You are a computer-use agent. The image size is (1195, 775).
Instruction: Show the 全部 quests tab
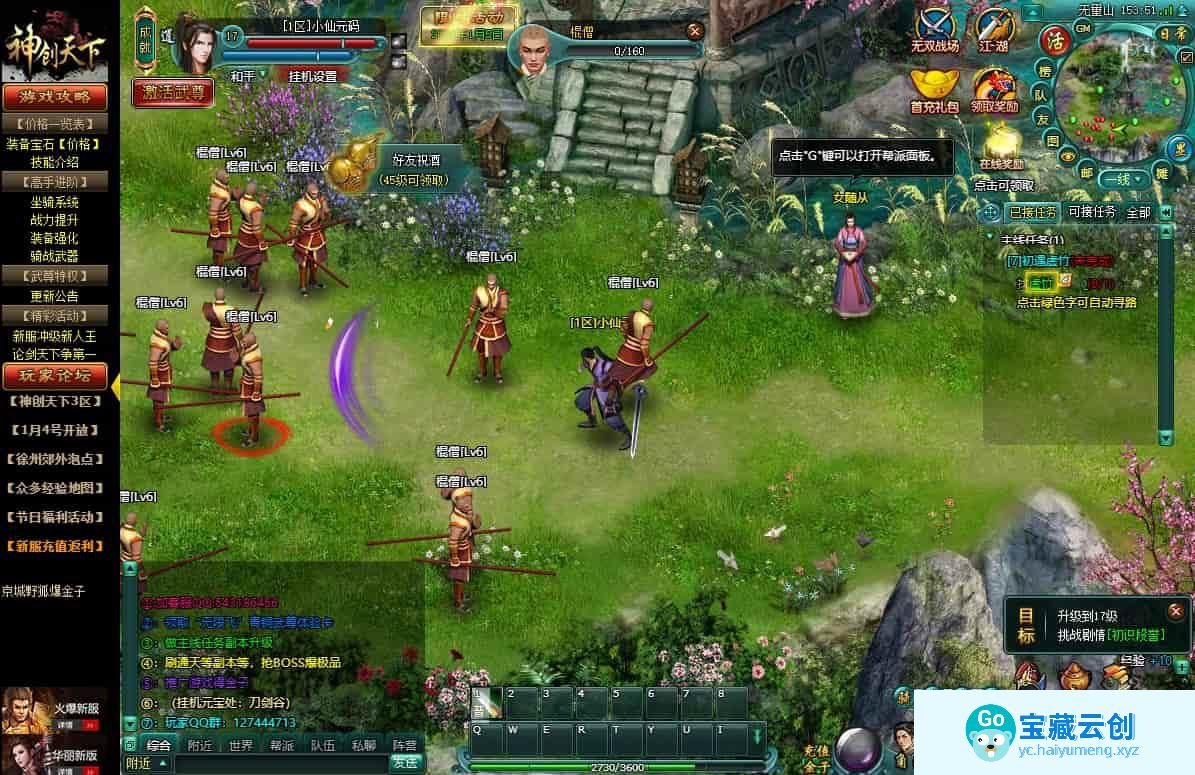tap(1138, 212)
